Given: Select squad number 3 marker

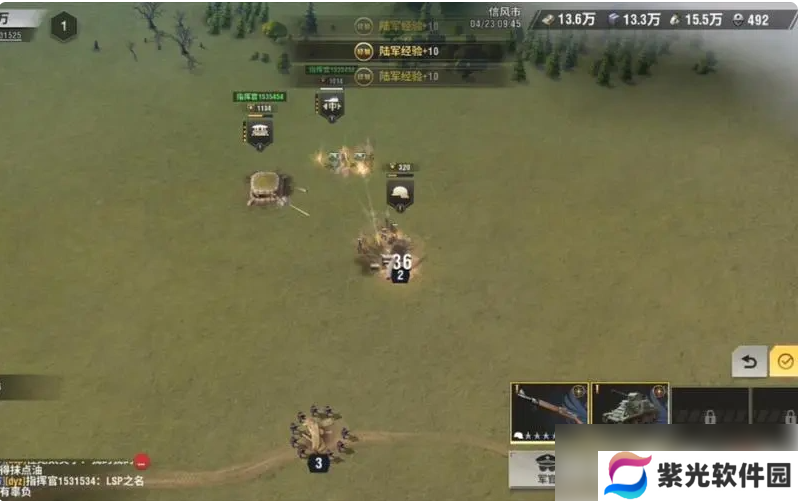Looking at the screenshot, I should pyautogui.click(x=318, y=463).
